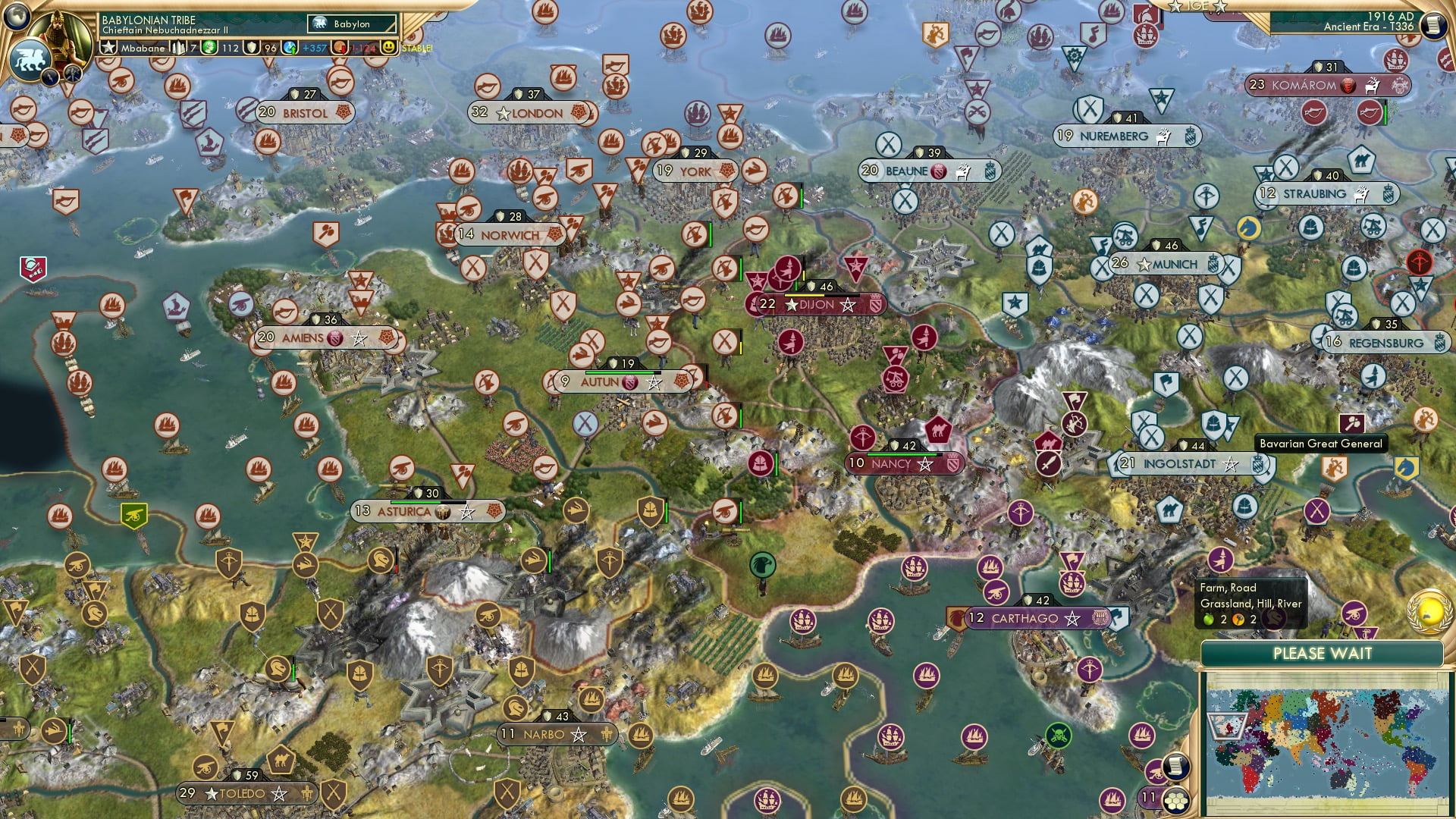Click the PLEASE WAIT banner above the minimap

(x=1323, y=653)
